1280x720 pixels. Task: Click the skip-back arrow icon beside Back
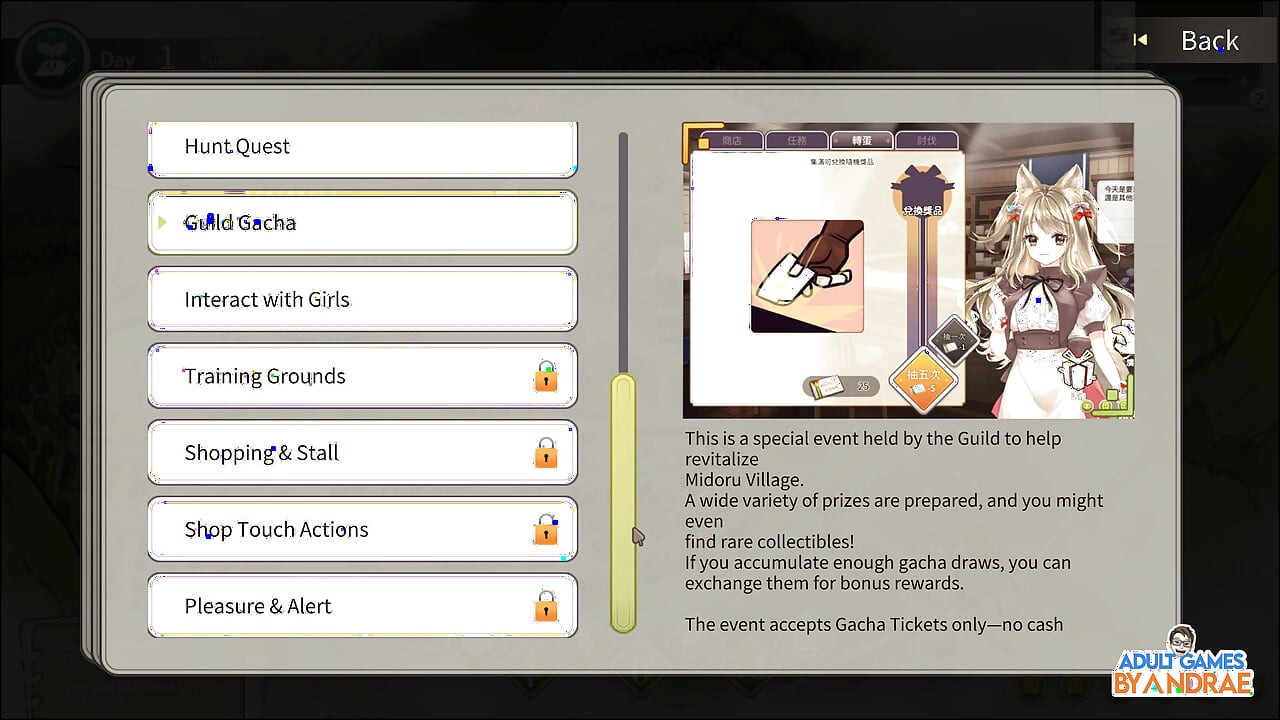click(1139, 40)
